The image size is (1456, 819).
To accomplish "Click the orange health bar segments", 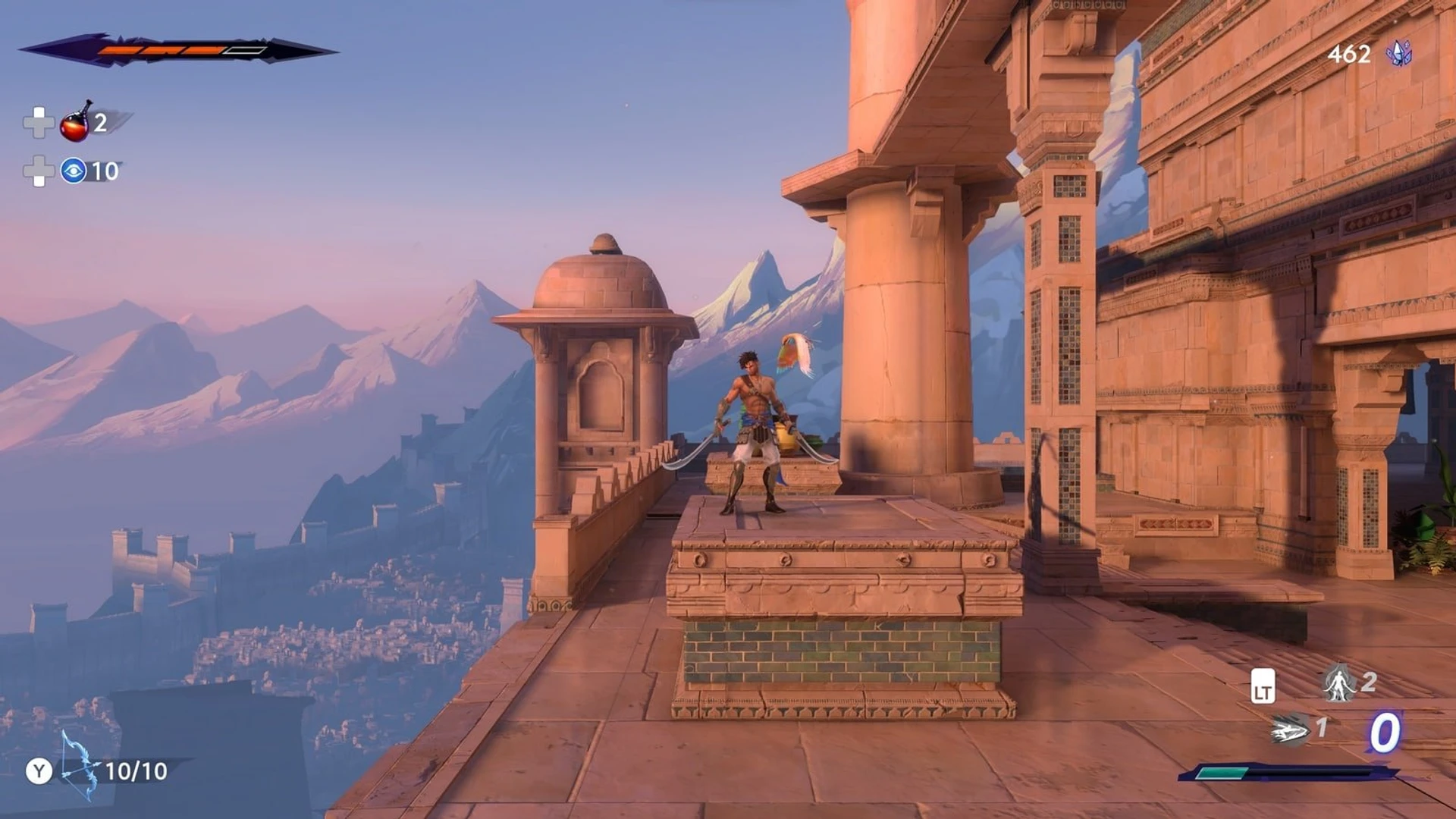I will [159, 49].
